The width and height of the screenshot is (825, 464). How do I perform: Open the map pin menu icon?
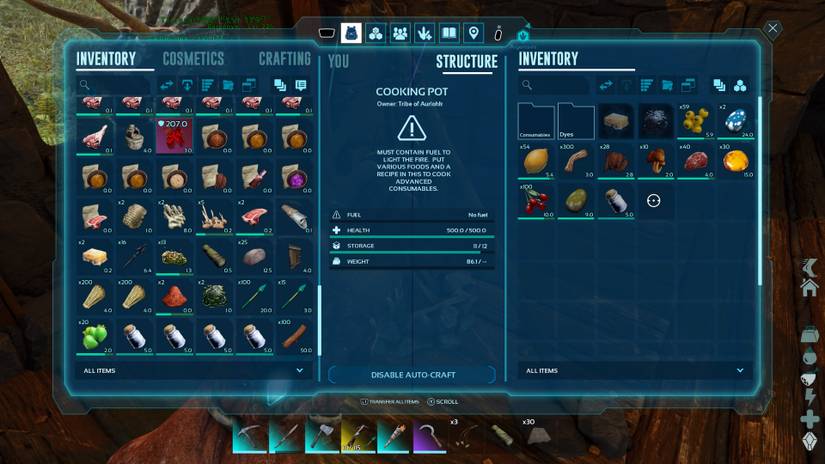pos(473,33)
